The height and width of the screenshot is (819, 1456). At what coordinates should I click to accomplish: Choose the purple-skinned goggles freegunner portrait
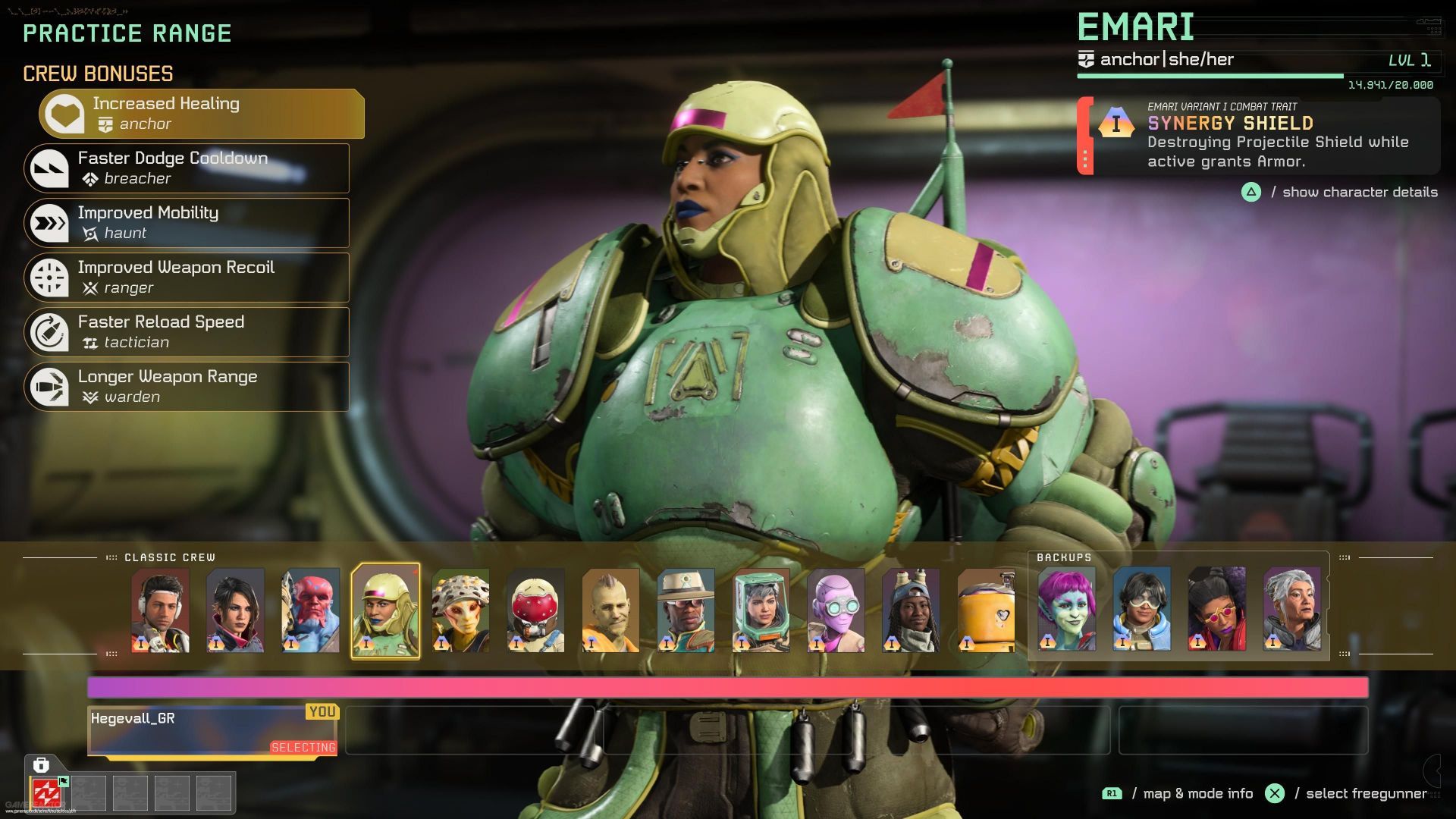pos(836,610)
